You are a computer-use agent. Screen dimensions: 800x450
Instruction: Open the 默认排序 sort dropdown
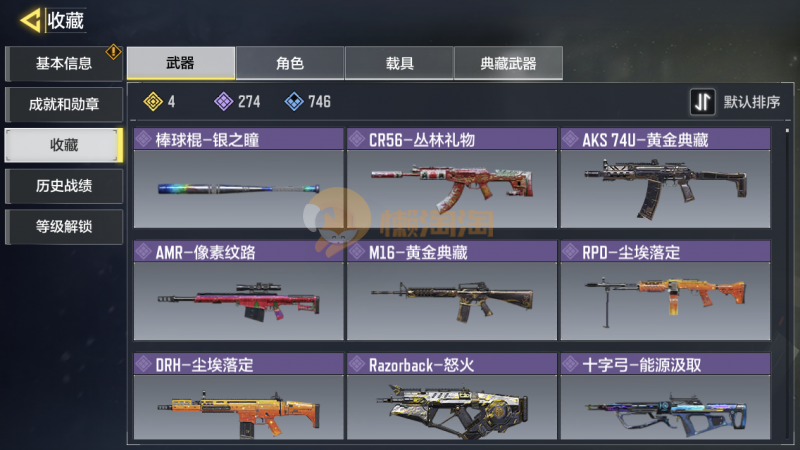point(736,102)
